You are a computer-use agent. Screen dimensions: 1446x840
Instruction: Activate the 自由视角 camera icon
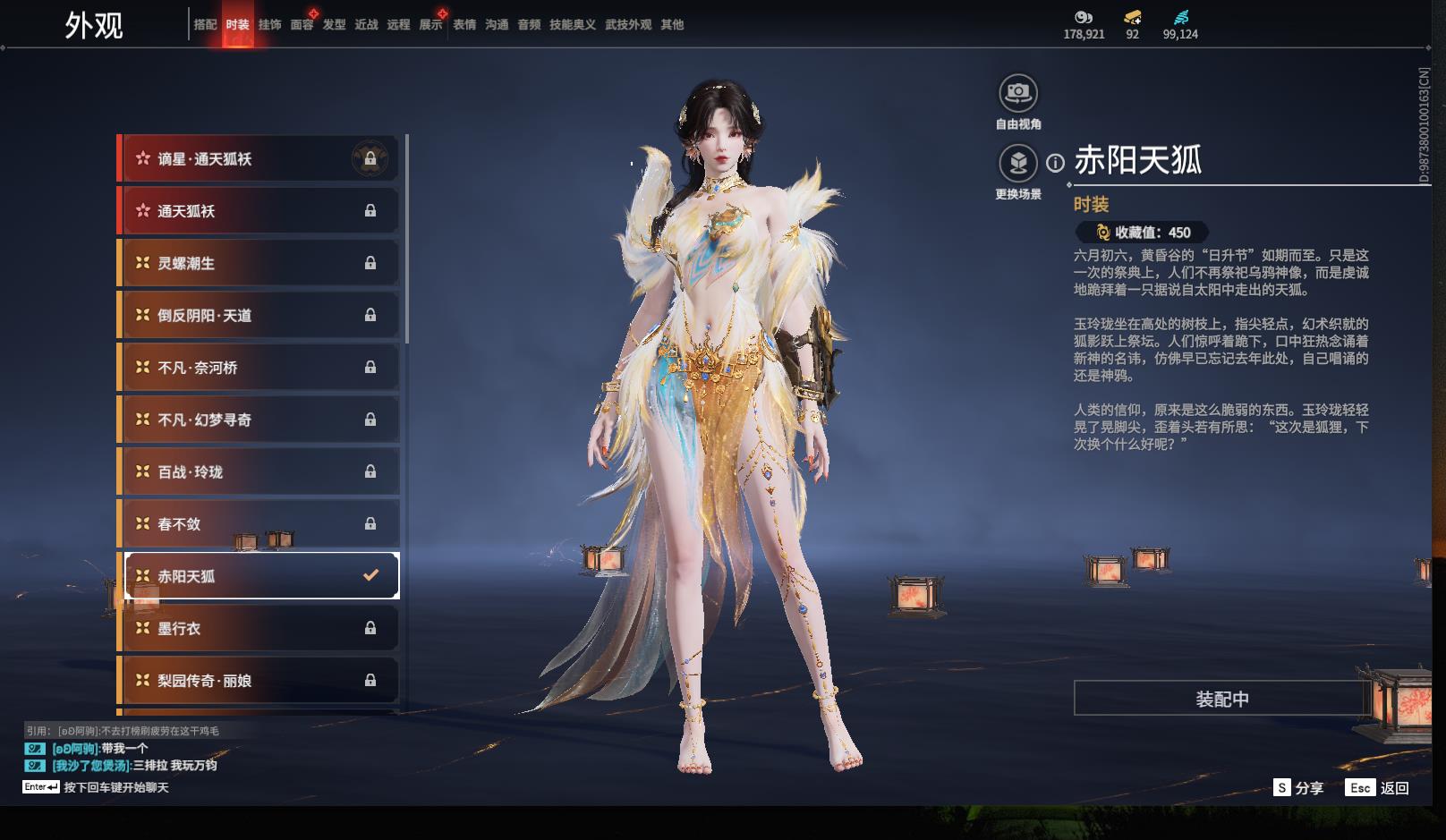click(1018, 93)
